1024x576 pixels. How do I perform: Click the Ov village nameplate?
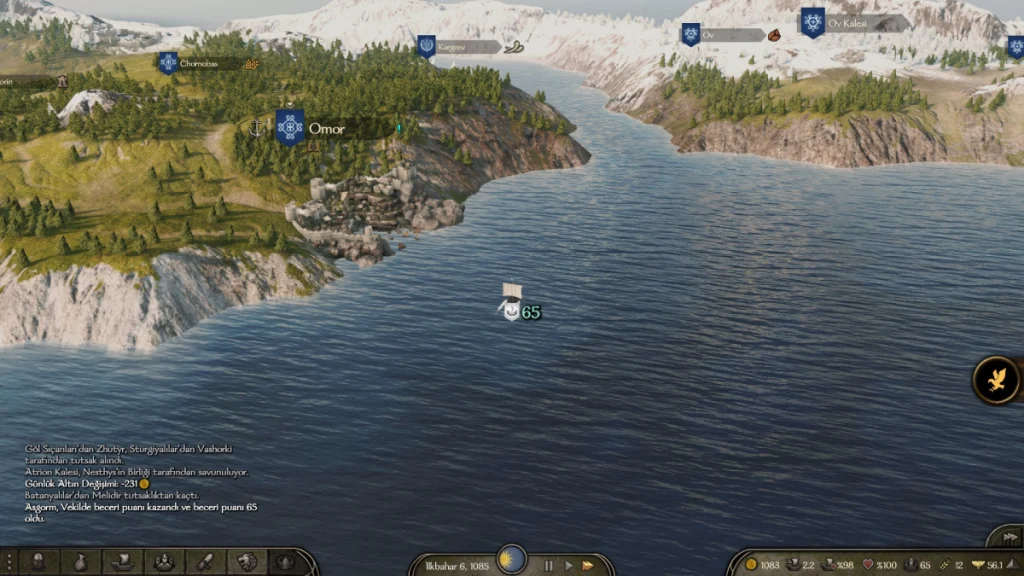[726, 35]
